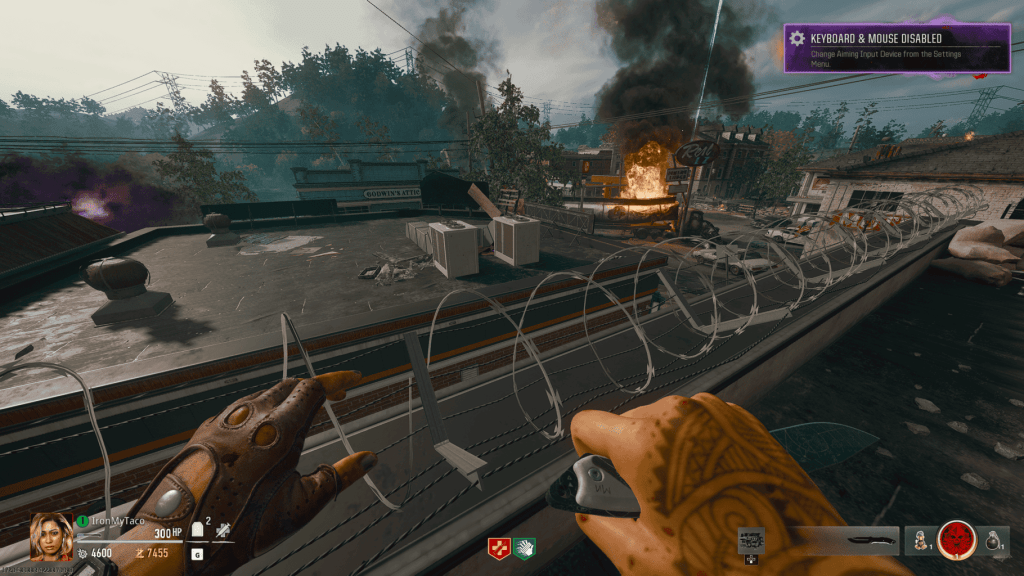Select the red Juggernog perk icon
The height and width of the screenshot is (576, 1024).
[497, 548]
